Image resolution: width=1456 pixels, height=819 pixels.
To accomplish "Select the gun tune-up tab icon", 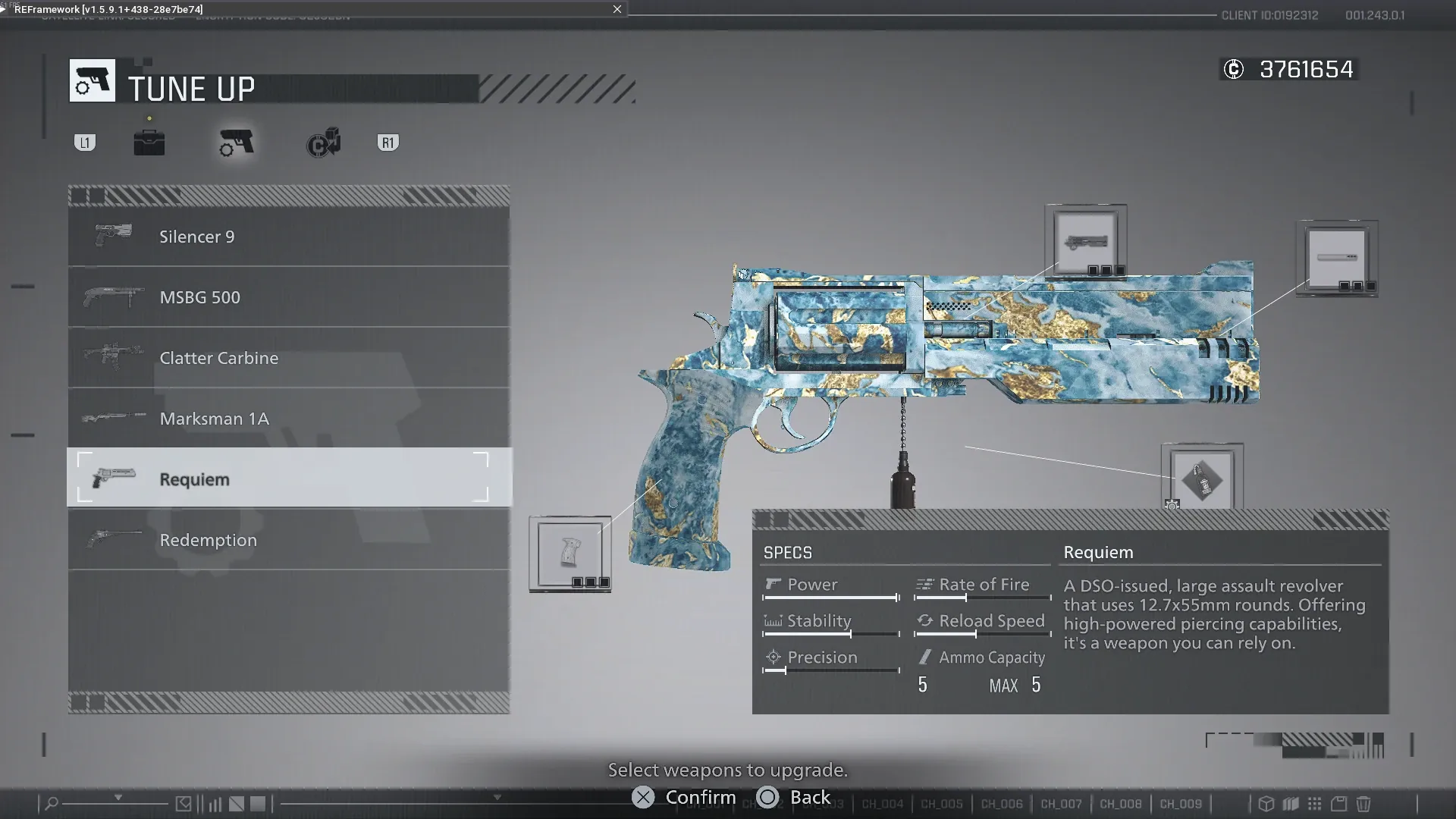I will click(235, 143).
